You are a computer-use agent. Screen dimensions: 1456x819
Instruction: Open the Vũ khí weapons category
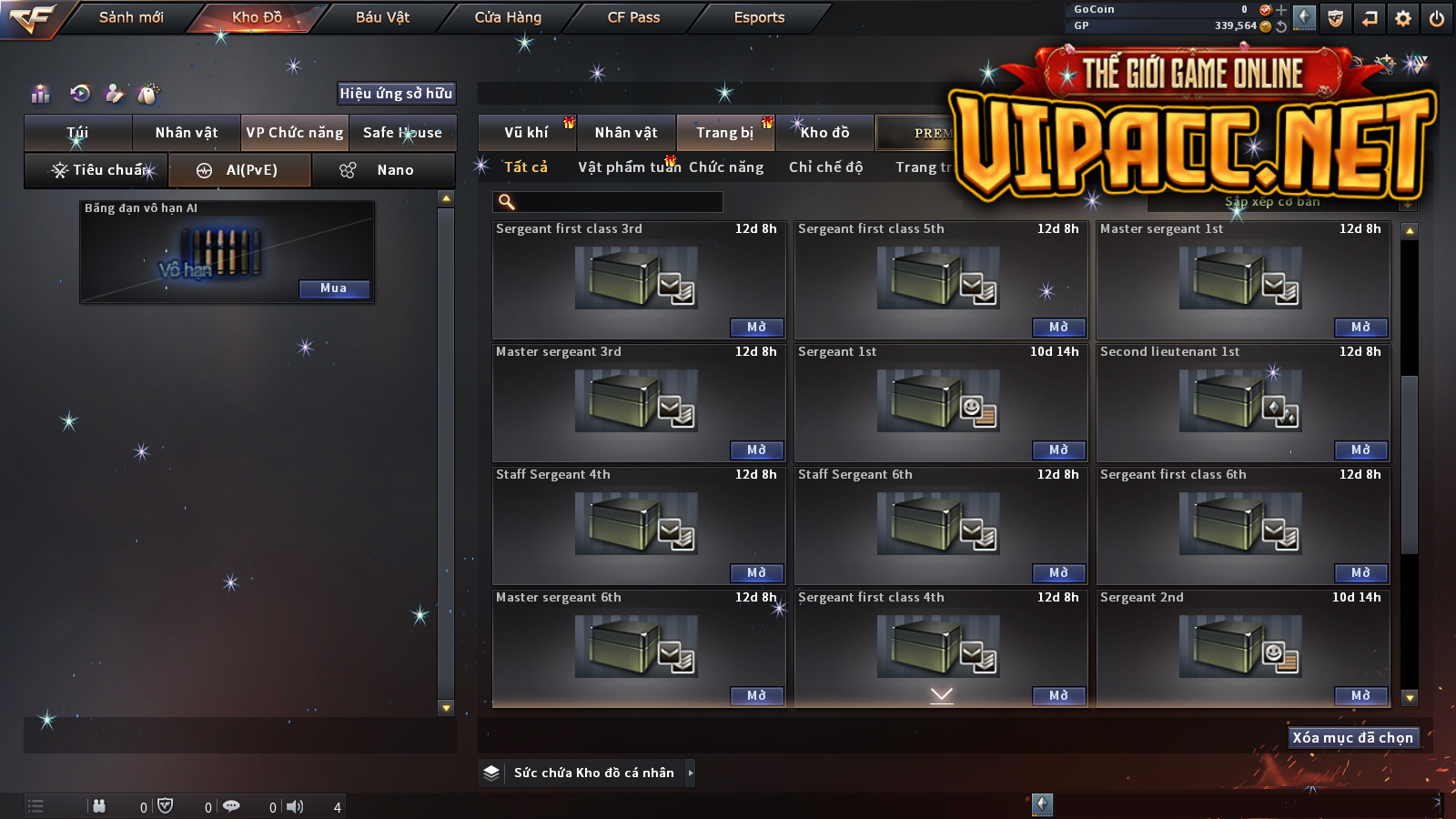pyautogui.click(x=527, y=133)
